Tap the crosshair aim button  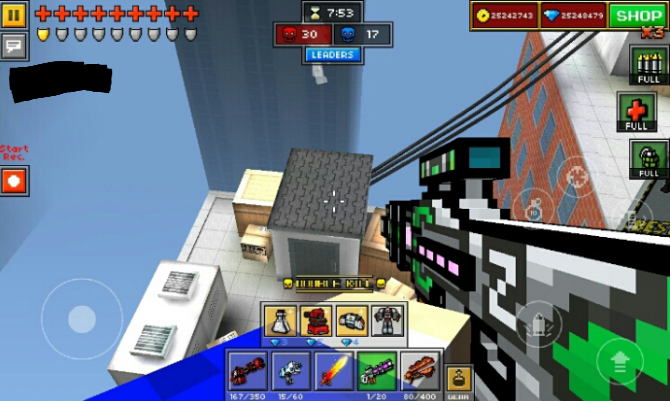576,177
